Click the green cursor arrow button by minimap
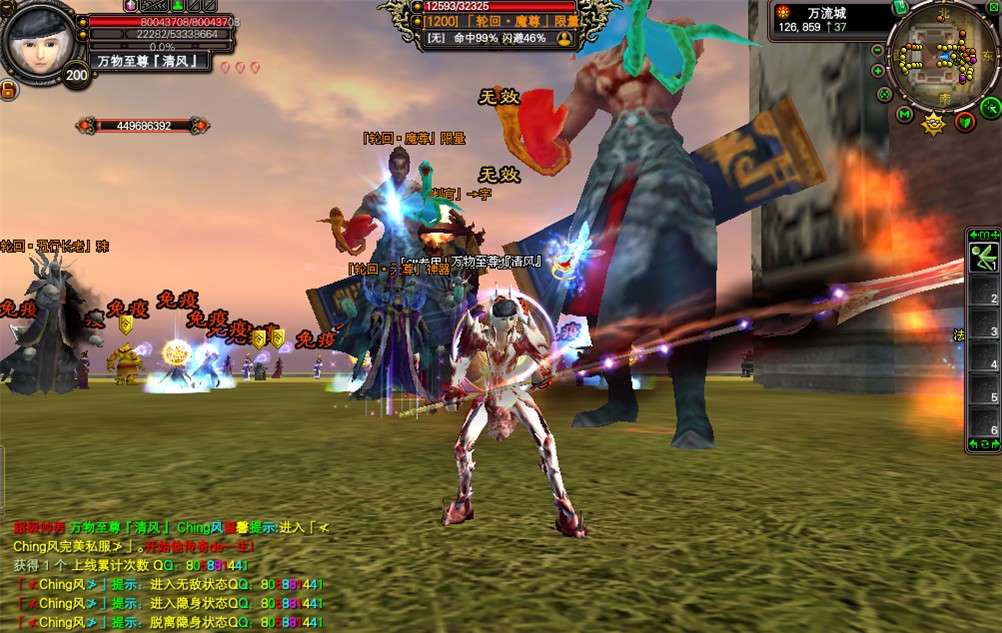Image resolution: width=1002 pixels, height=633 pixels. [x=989, y=107]
